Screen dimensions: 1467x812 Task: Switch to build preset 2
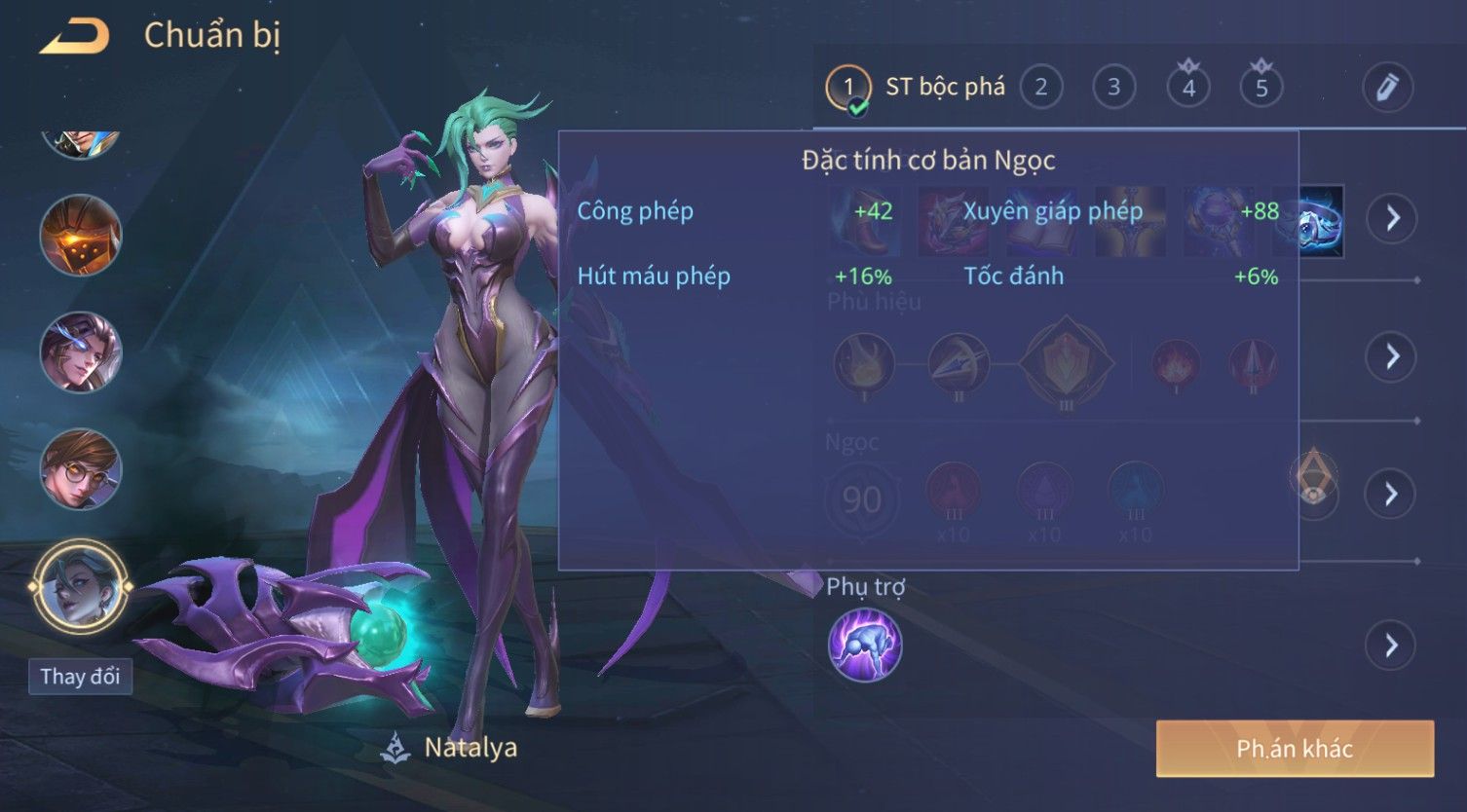tap(1040, 88)
